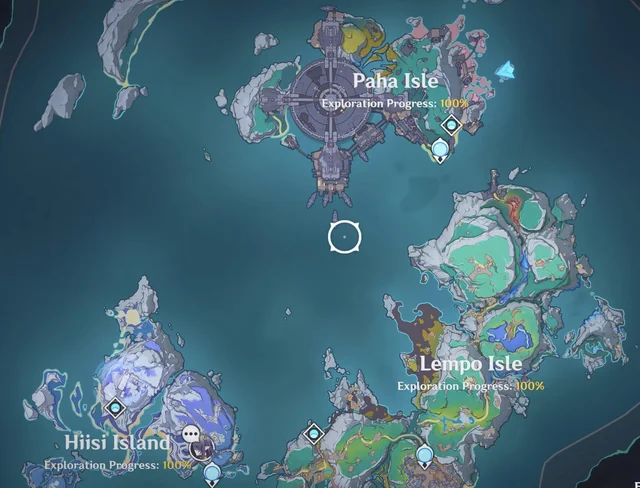Select the teleport waypoint on Lempo Isle
This screenshot has height=488, width=640.
426,457
